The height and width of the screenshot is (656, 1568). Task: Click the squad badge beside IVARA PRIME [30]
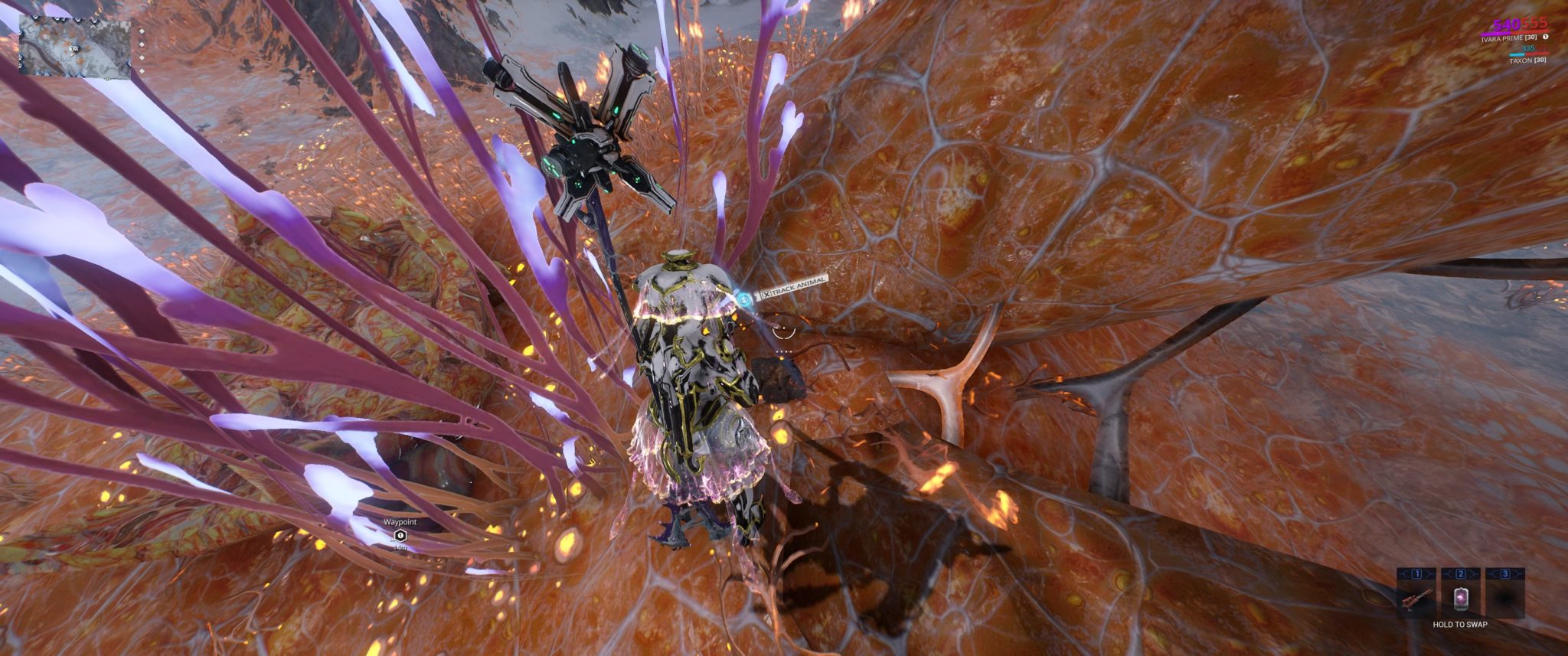pos(1546,38)
